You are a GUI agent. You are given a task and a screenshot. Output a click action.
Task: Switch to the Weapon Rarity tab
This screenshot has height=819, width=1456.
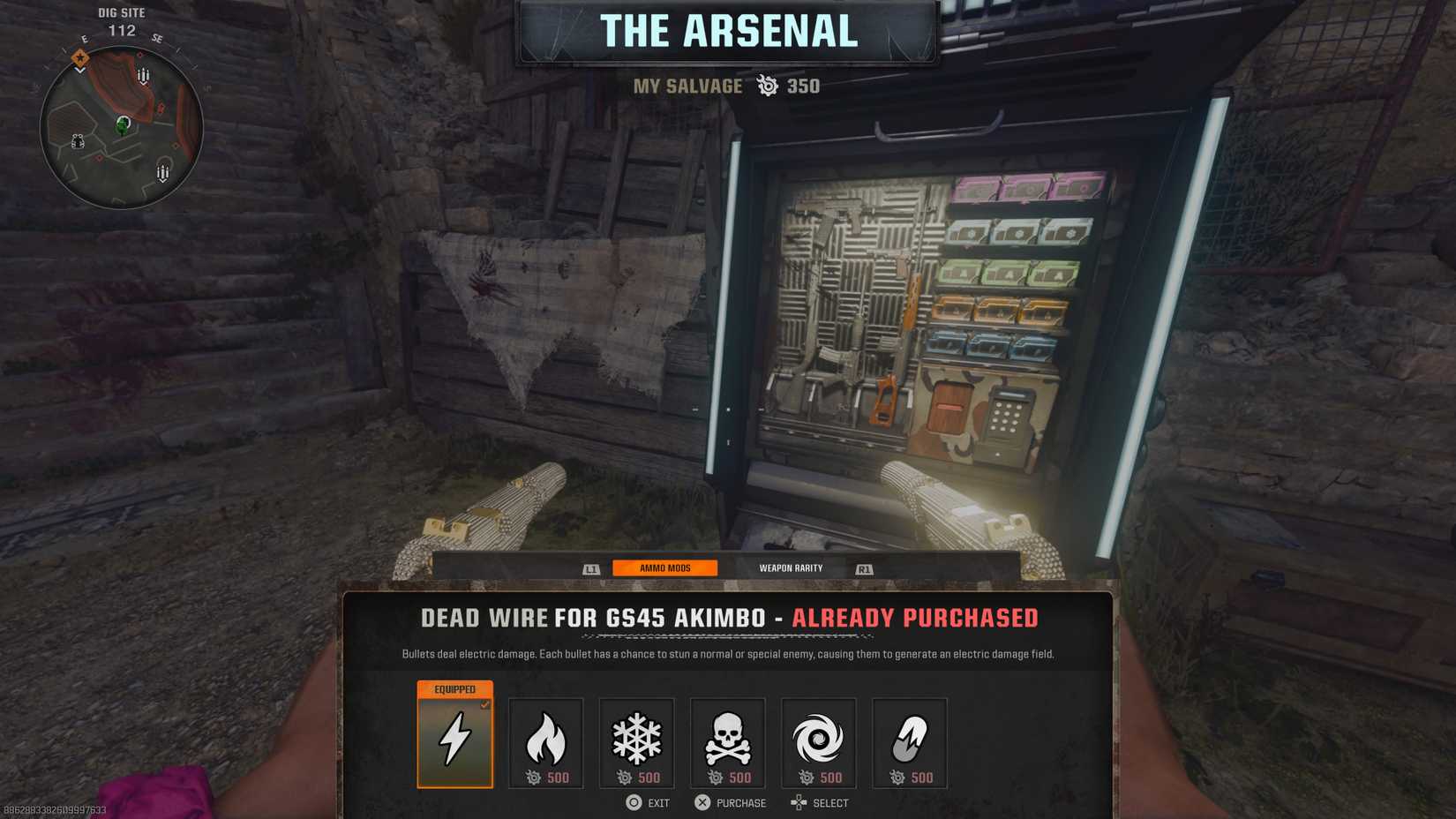(791, 568)
